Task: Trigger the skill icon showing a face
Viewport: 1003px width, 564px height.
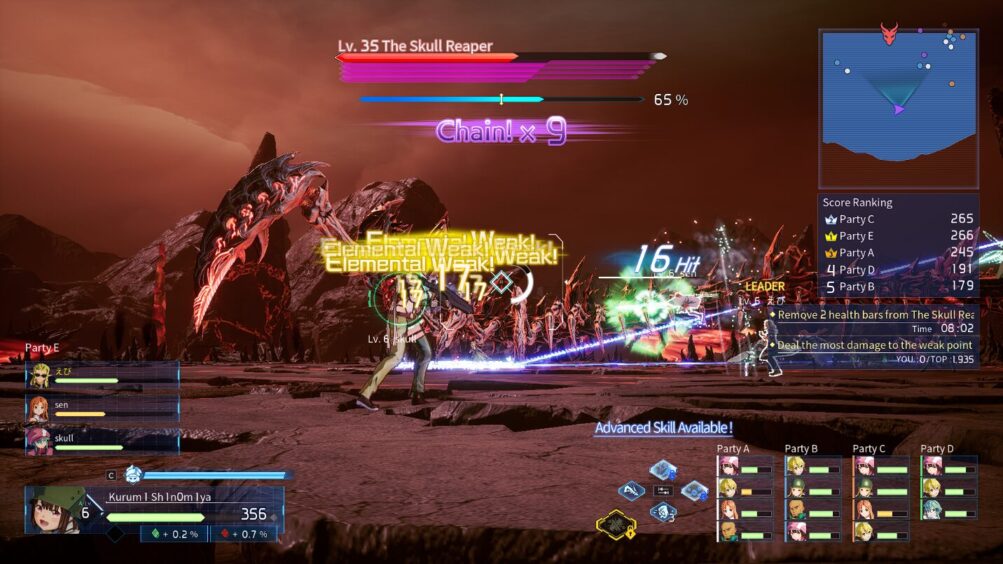Action: pyautogui.click(x=663, y=511)
